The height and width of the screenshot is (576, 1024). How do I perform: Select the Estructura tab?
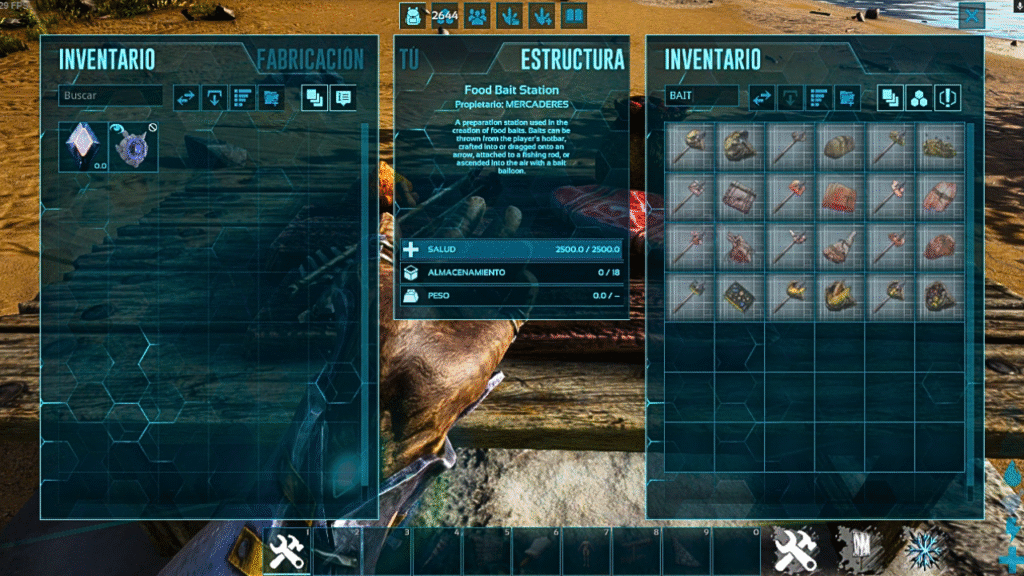(572, 59)
